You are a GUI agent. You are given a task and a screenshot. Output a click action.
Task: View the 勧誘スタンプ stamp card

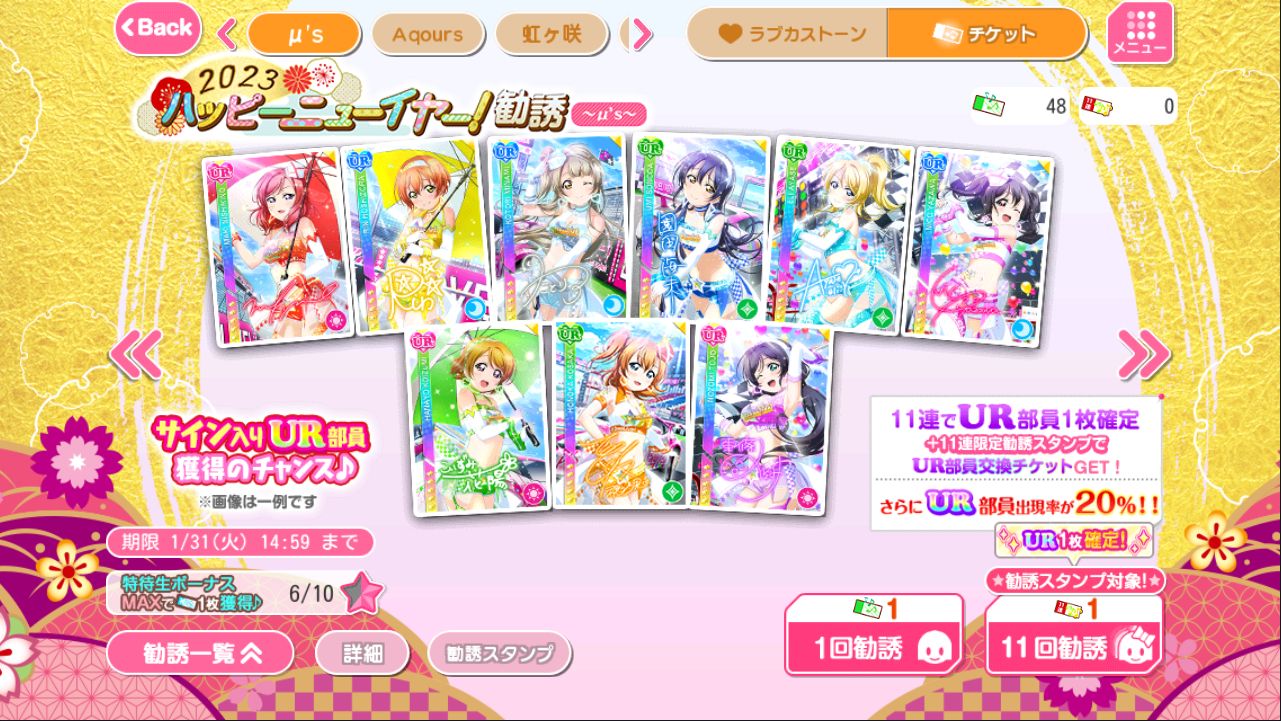tap(499, 654)
